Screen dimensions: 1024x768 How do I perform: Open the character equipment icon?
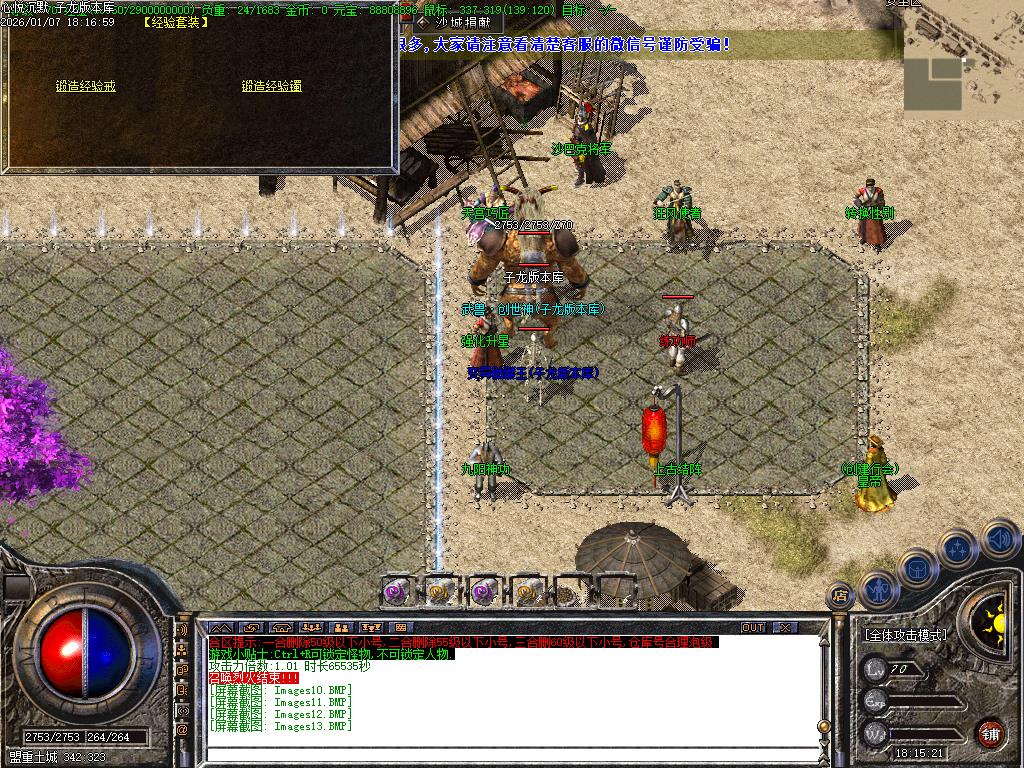(x=877, y=587)
